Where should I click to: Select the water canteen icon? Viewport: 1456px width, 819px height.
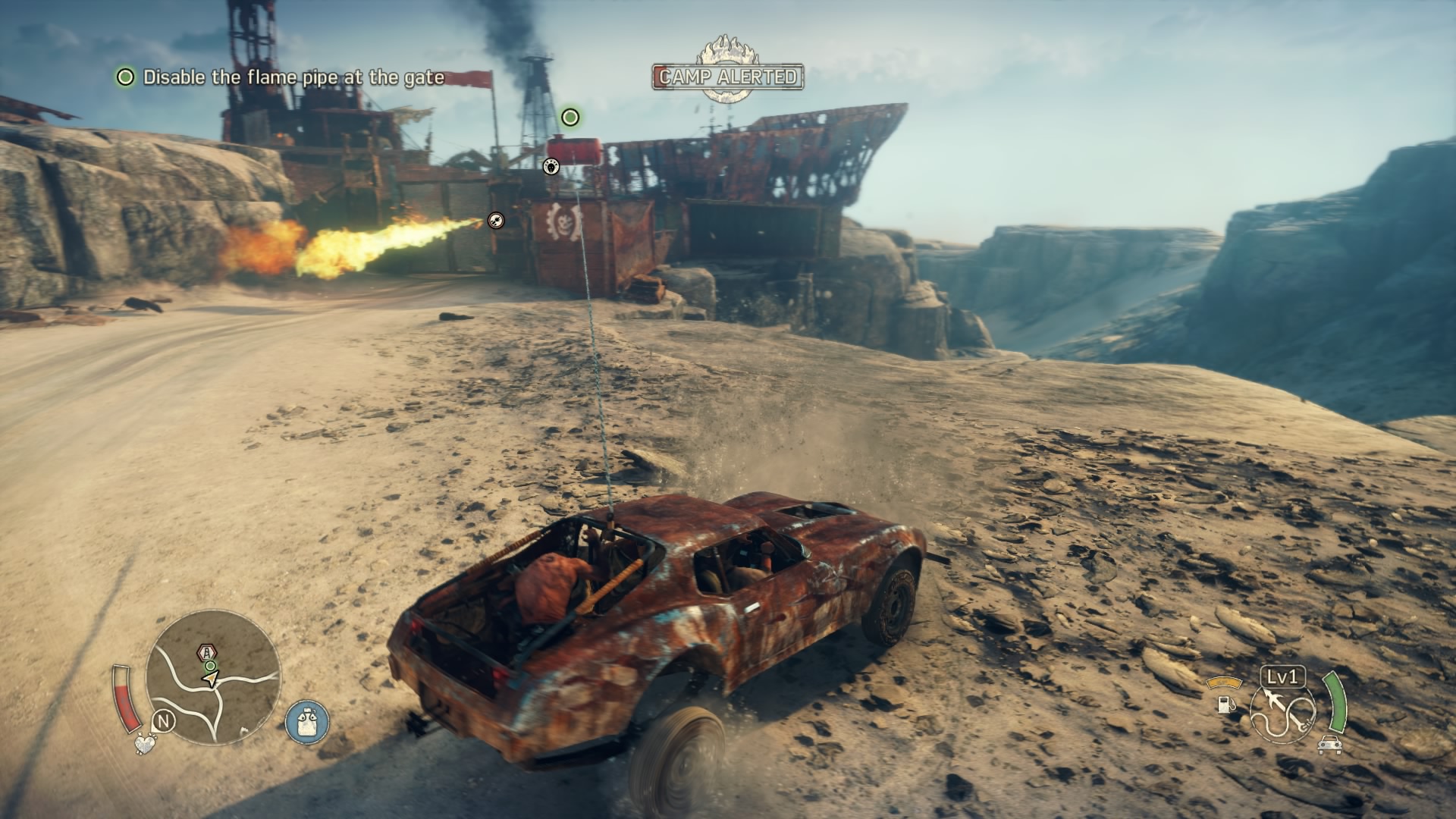(x=307, y=720)
